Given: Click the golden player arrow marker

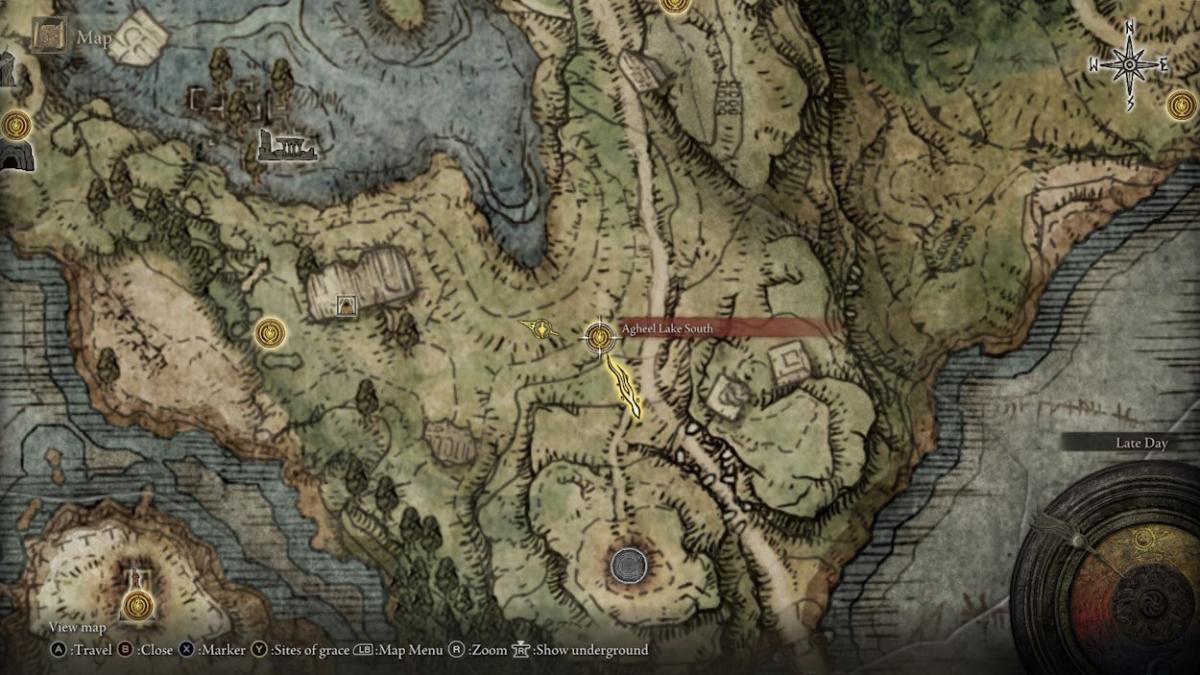Looking at the screenshot, I should (540, 327).
